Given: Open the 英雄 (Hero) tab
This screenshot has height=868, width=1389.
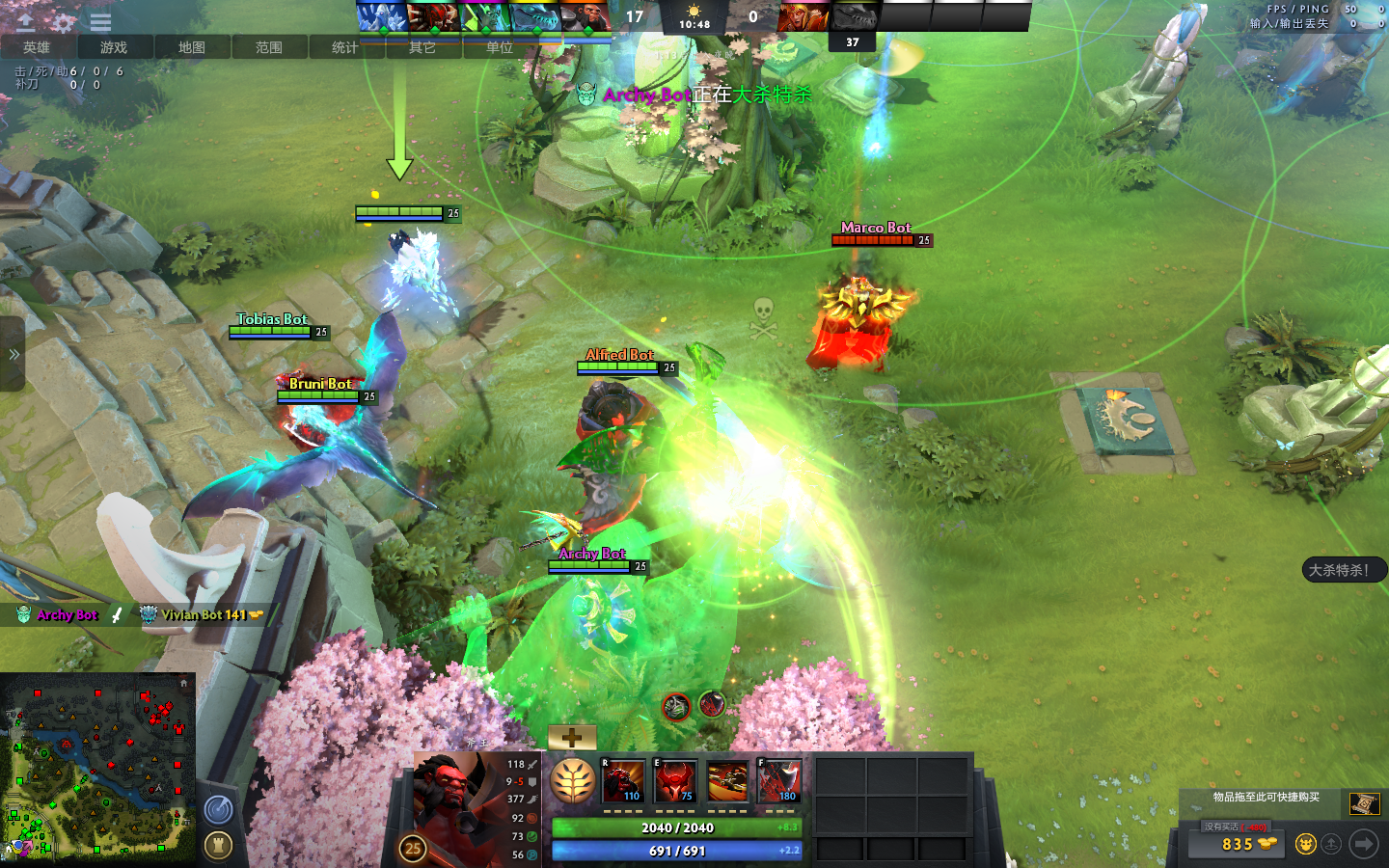Looking at the screenshot, I should 37,47.
